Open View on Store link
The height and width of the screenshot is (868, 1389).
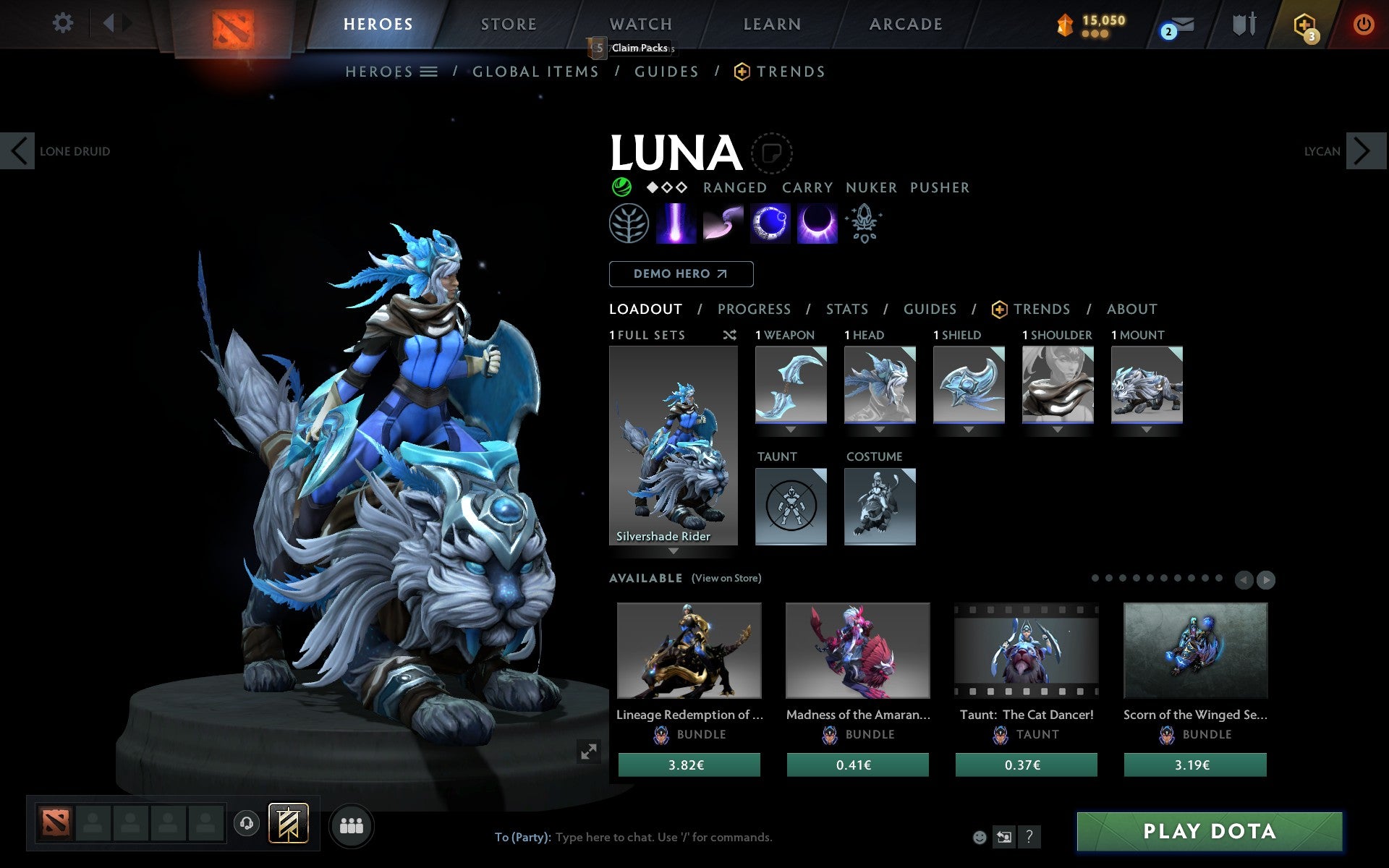726,578
